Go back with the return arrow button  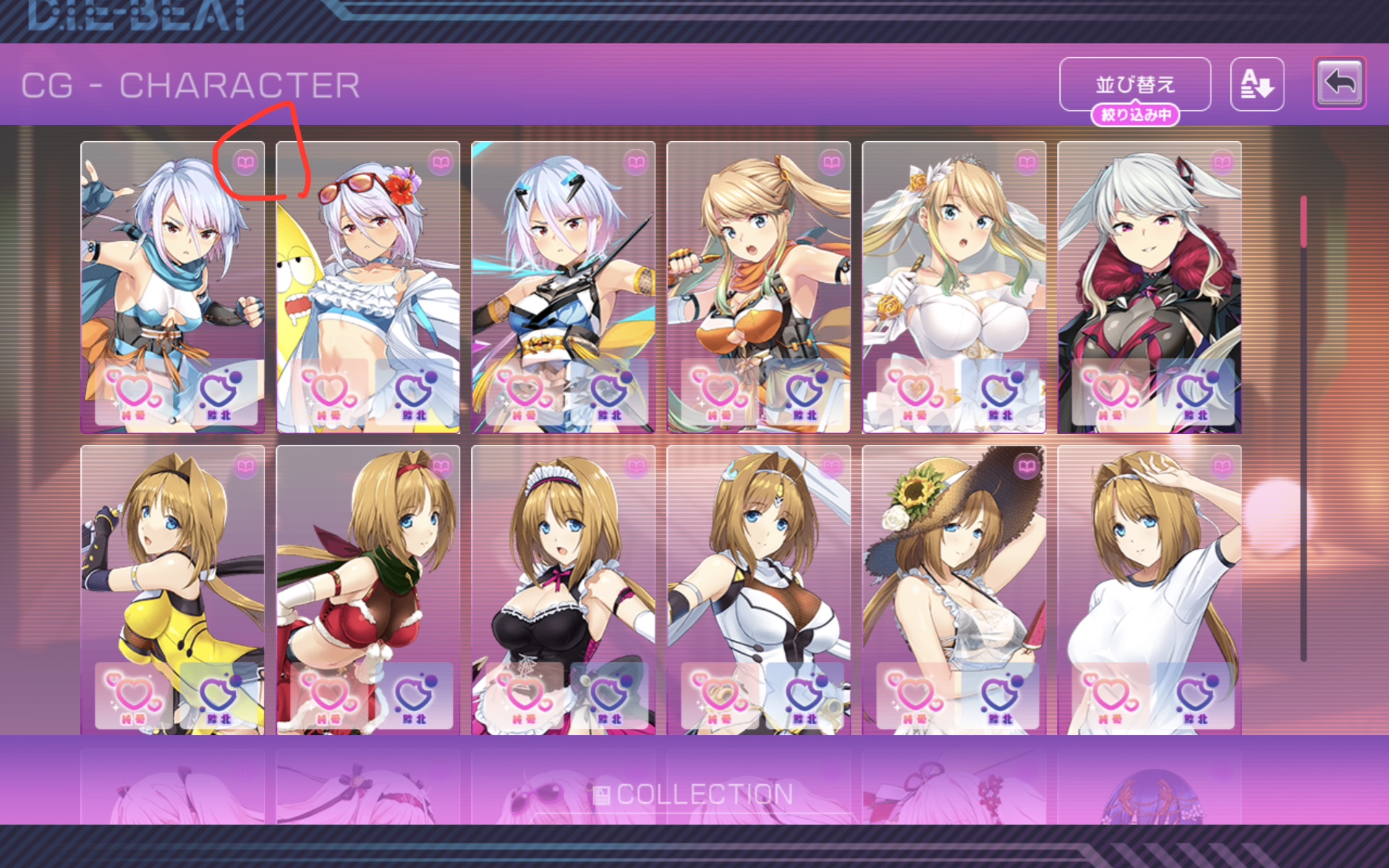click(1339, 83)
